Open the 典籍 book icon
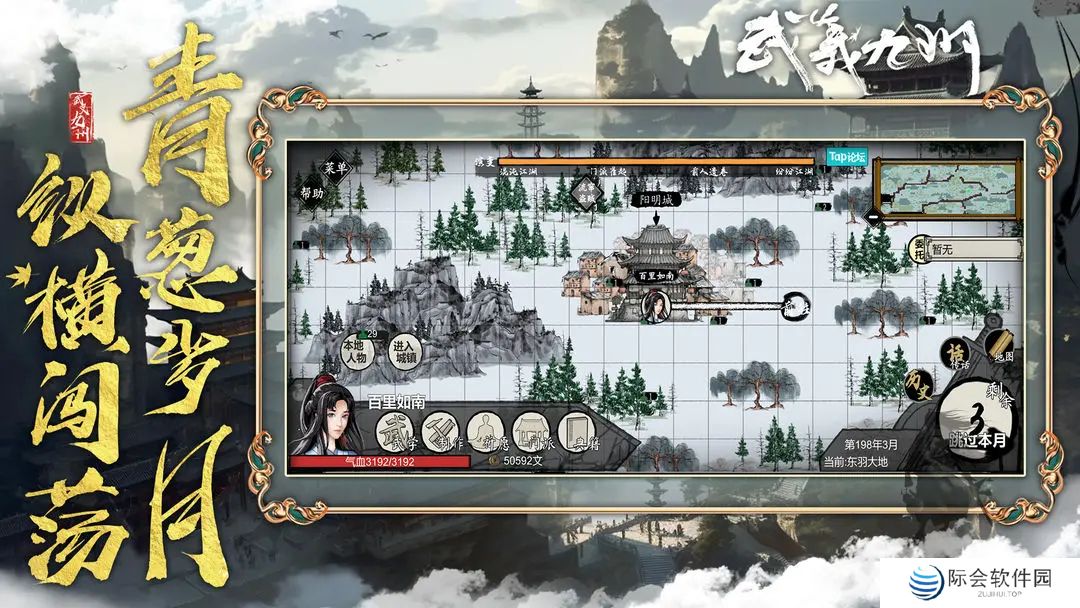 pos(578,431)
